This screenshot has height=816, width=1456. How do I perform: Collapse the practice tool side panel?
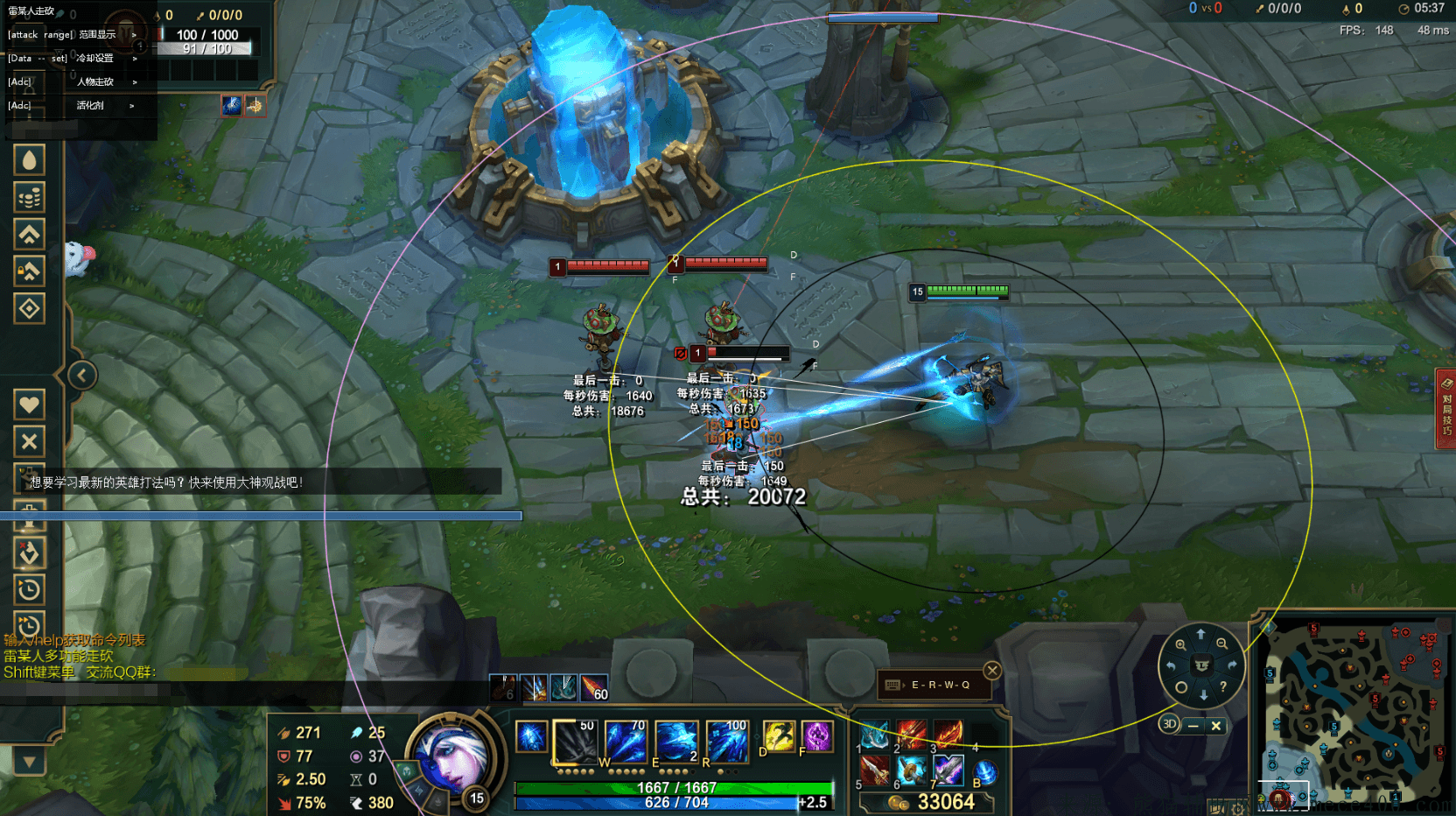tap(81, 376)
